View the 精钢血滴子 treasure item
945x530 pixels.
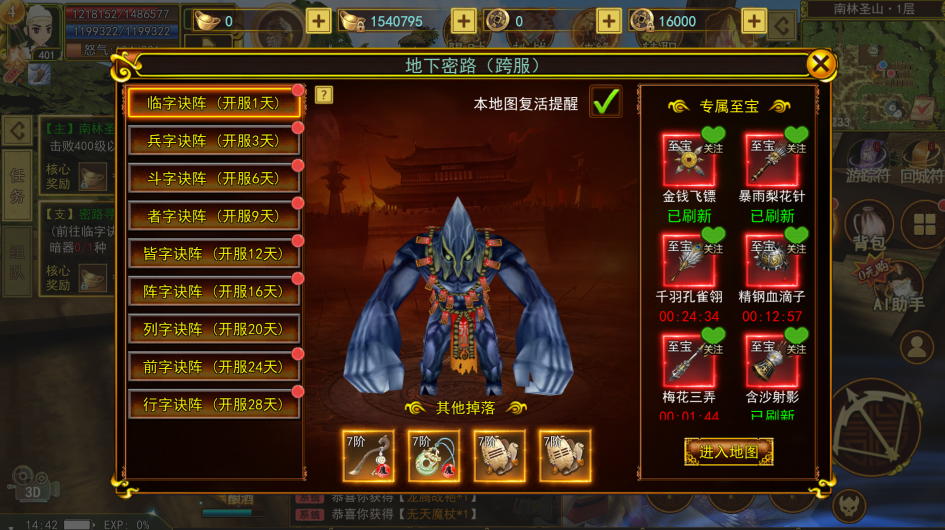(x=771, y=260)
